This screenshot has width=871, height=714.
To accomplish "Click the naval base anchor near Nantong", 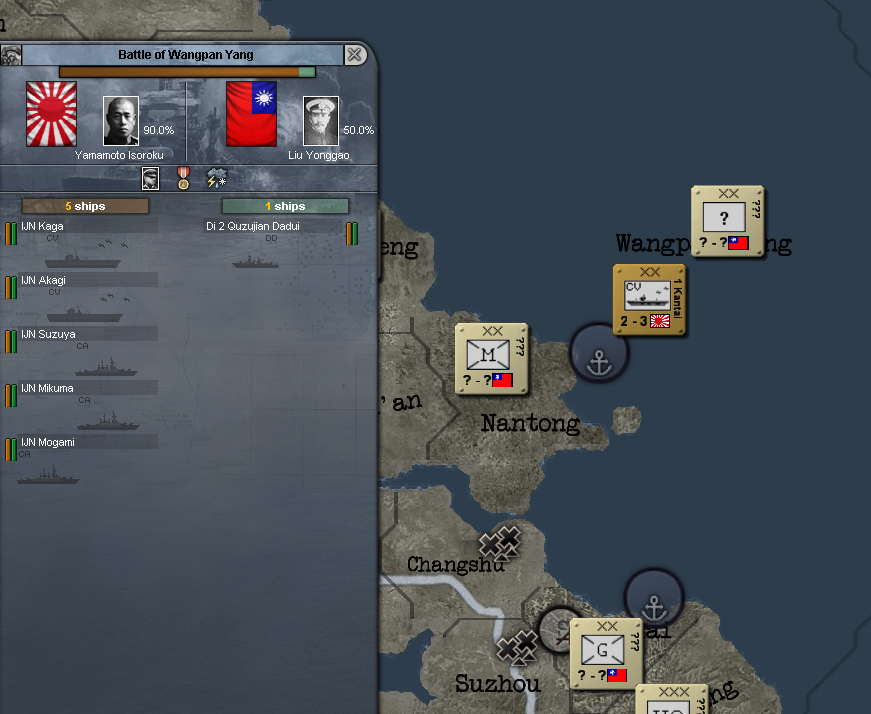I will point(598,353).
